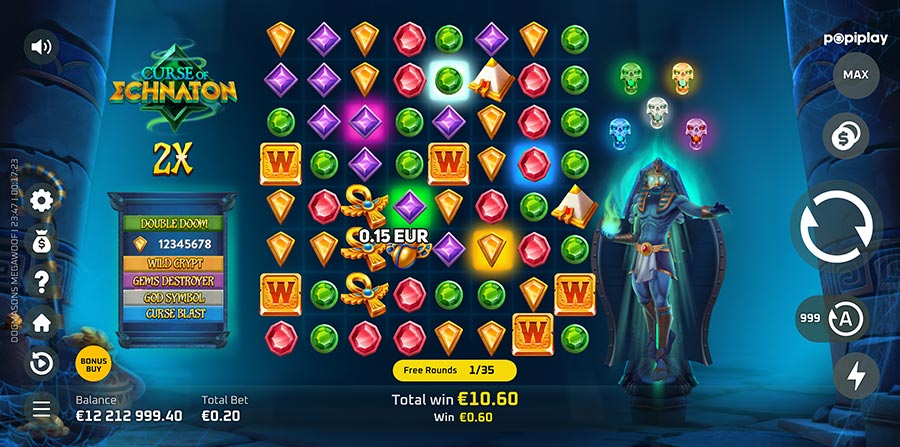The height and width of the screenshot is (447, 900).
Task: Go to the home lobby
Action: (x=42, y=323)
